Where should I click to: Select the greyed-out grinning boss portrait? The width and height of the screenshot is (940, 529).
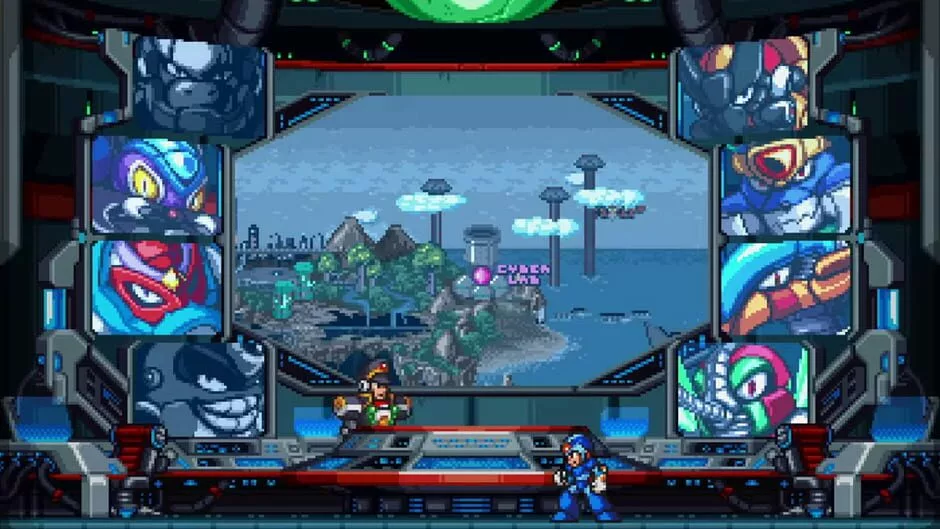[198, 388]
